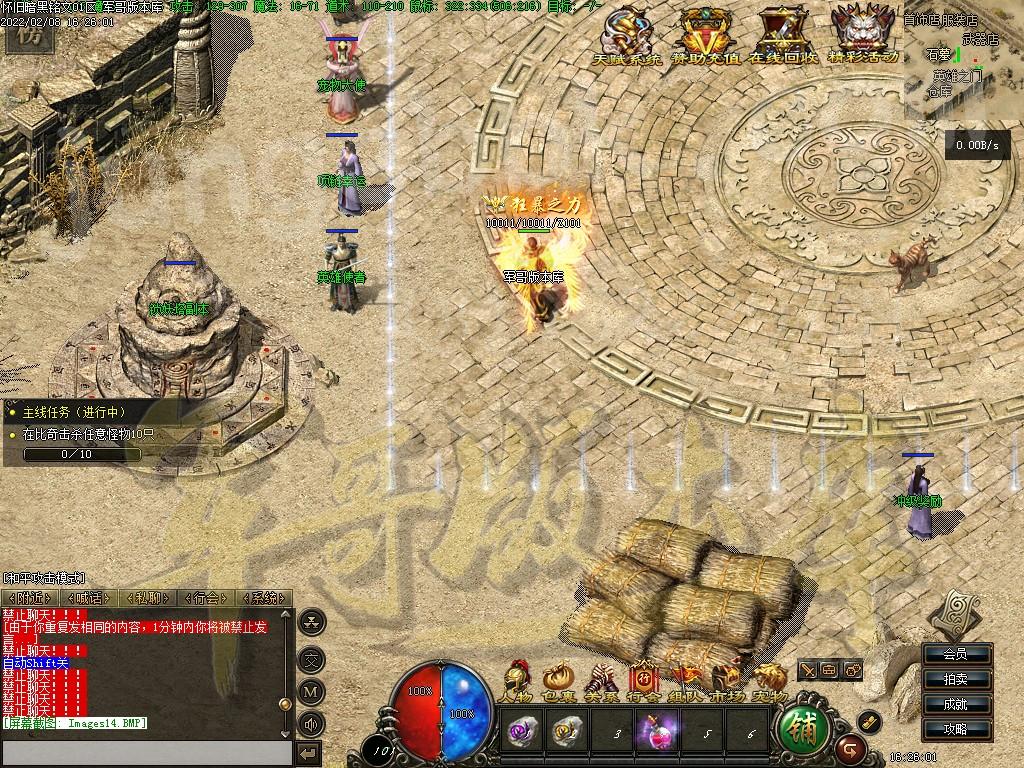Open the 人物 character panel
Screen dimensions: 1024x768
pyautogui.click(x=517, y=680)
